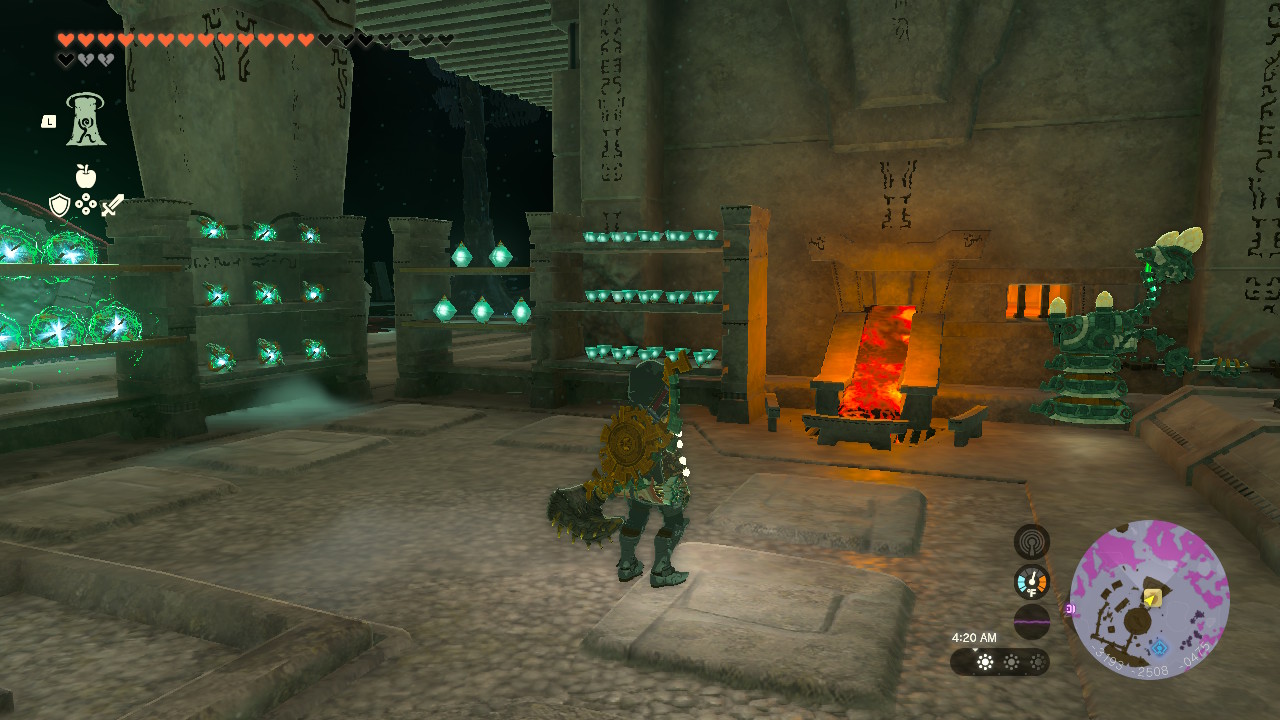Image resolution: width=1280 pixels, height=720 pixels.
Task: Toggle the middle dimmed weather icon
Action: coord(1011,661)
